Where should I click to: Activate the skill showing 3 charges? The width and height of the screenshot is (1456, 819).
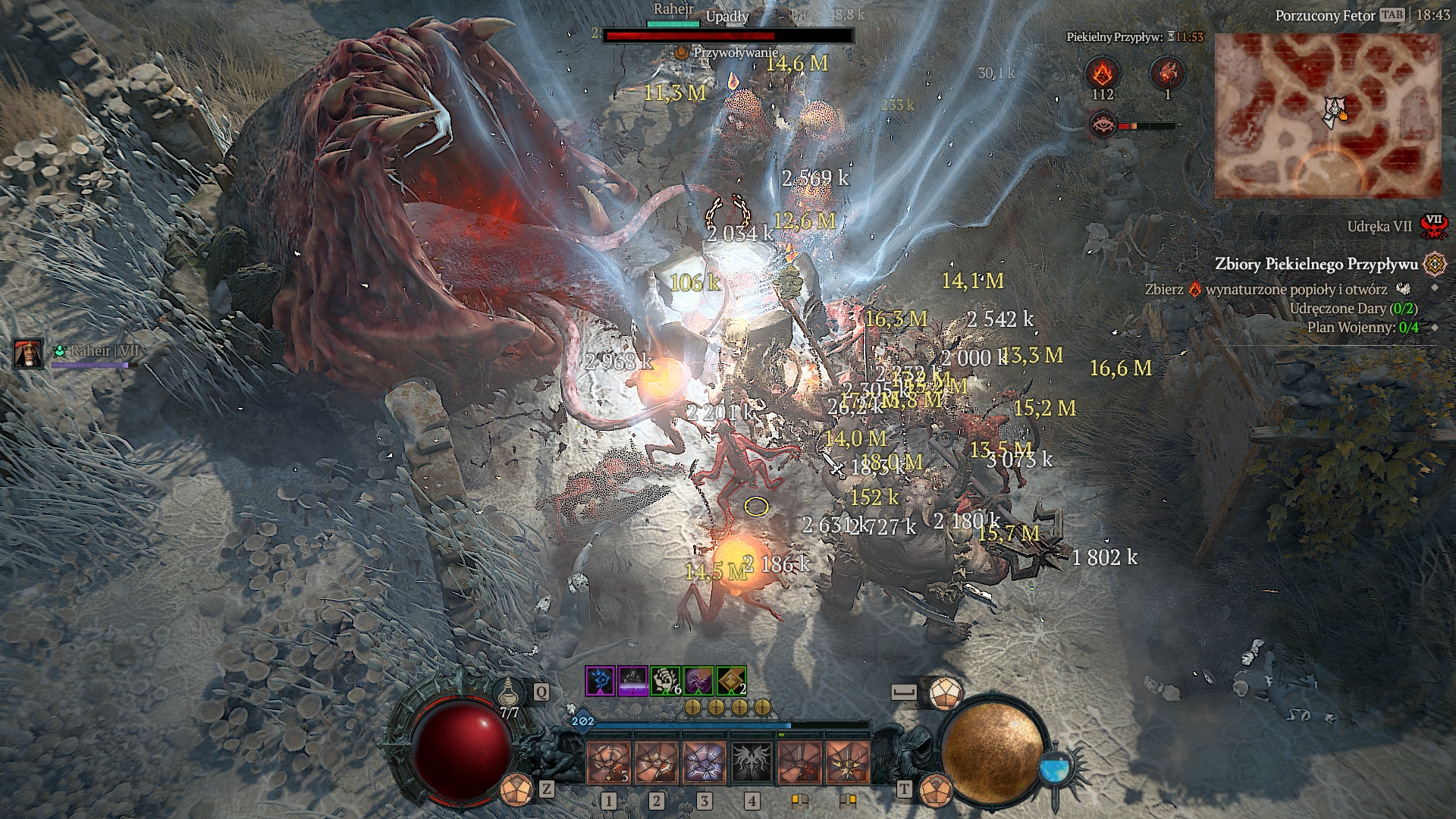609,762
